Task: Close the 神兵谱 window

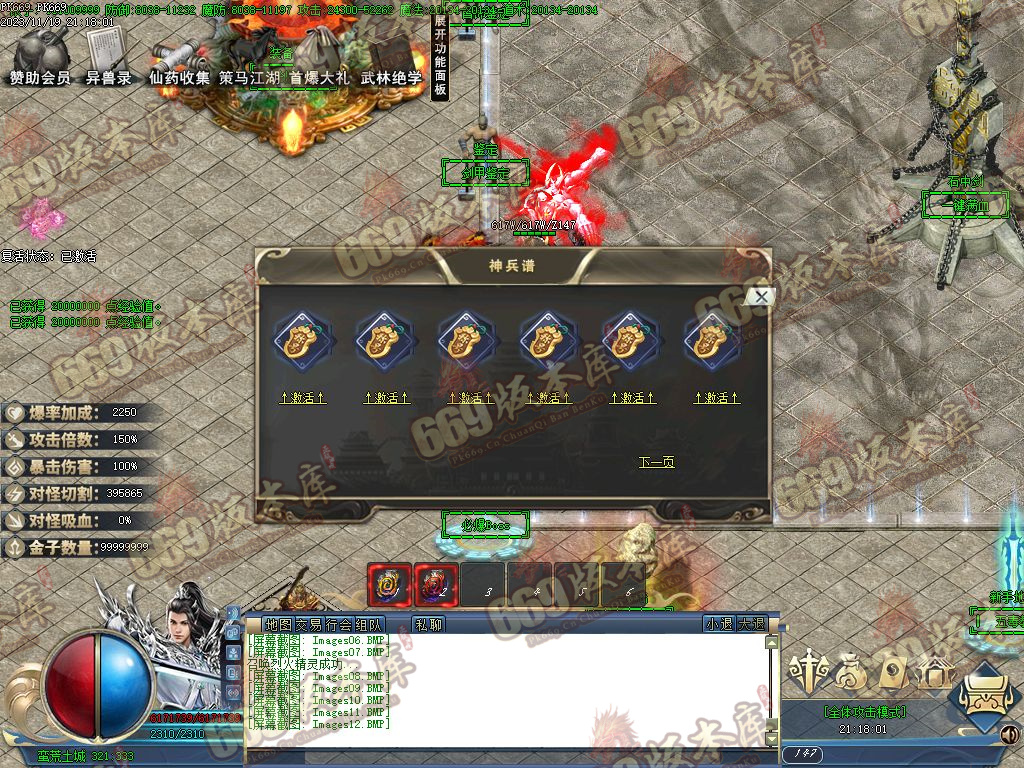Action: [x=762, y=296]
